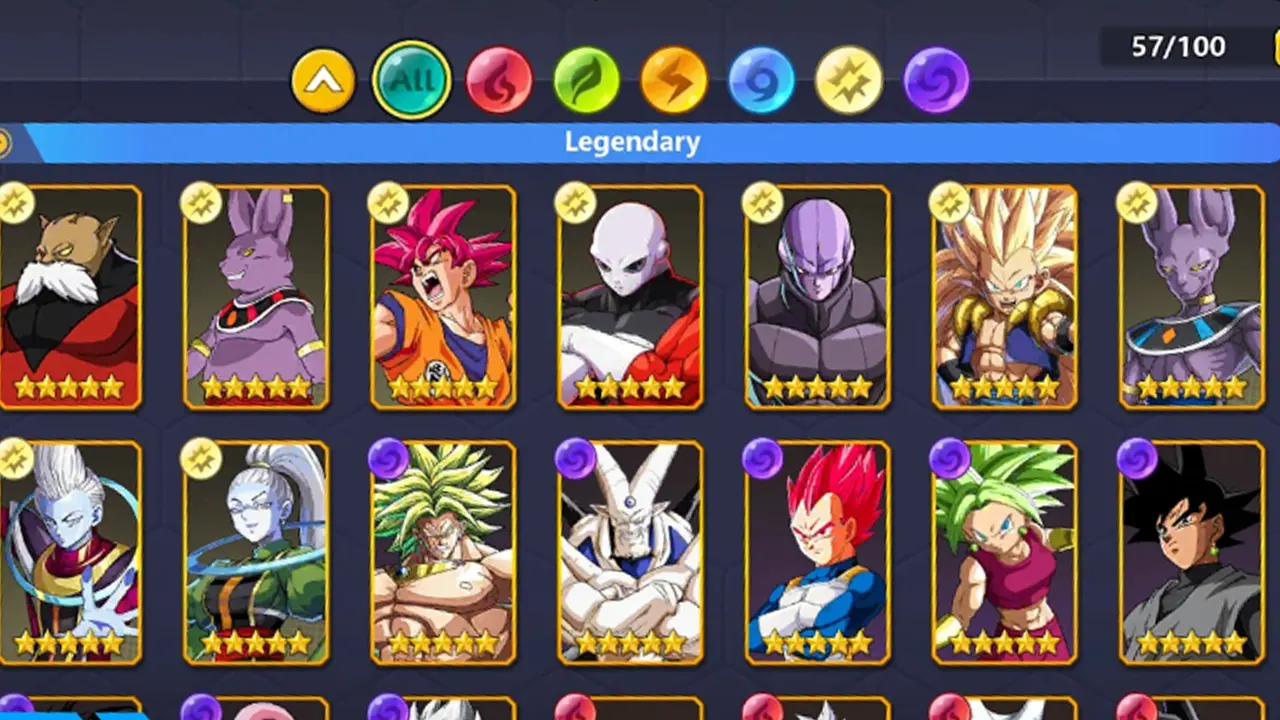
Task: Select the Legendary section header
Action: click(x=631, y=141)
